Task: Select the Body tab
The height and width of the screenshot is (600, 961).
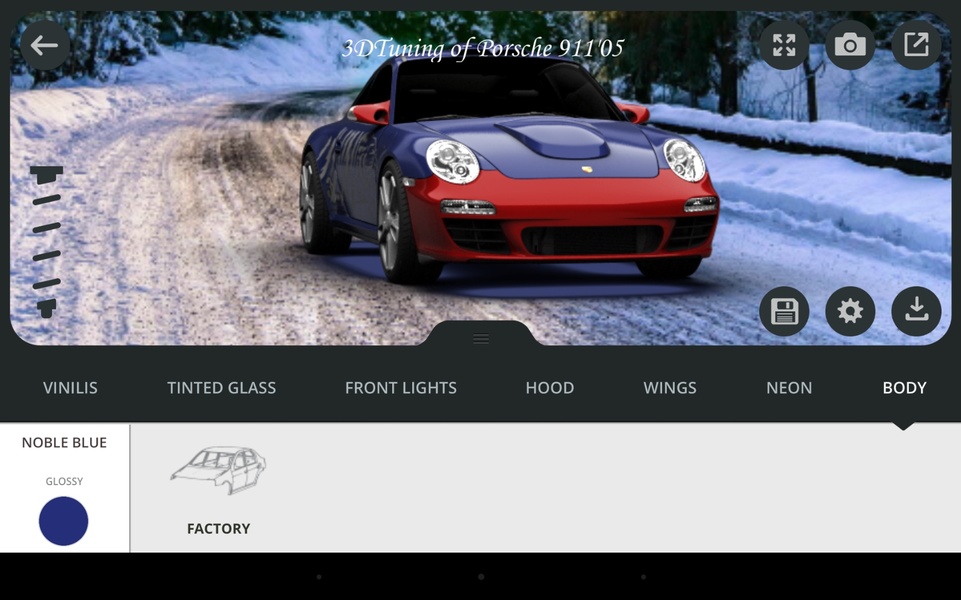Action: point(904,388)
